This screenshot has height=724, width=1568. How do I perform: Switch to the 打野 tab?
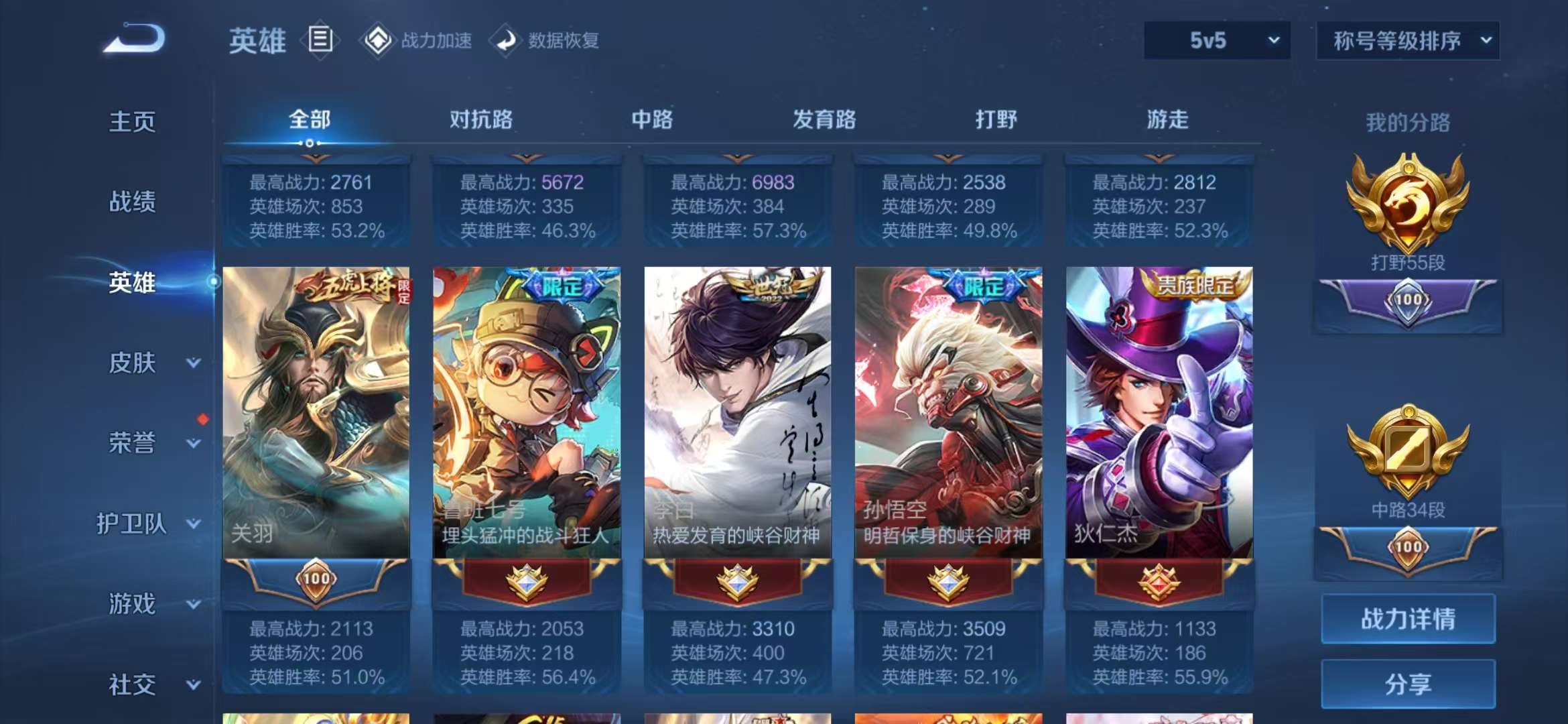pyautogui.click(x=995, y=119)
